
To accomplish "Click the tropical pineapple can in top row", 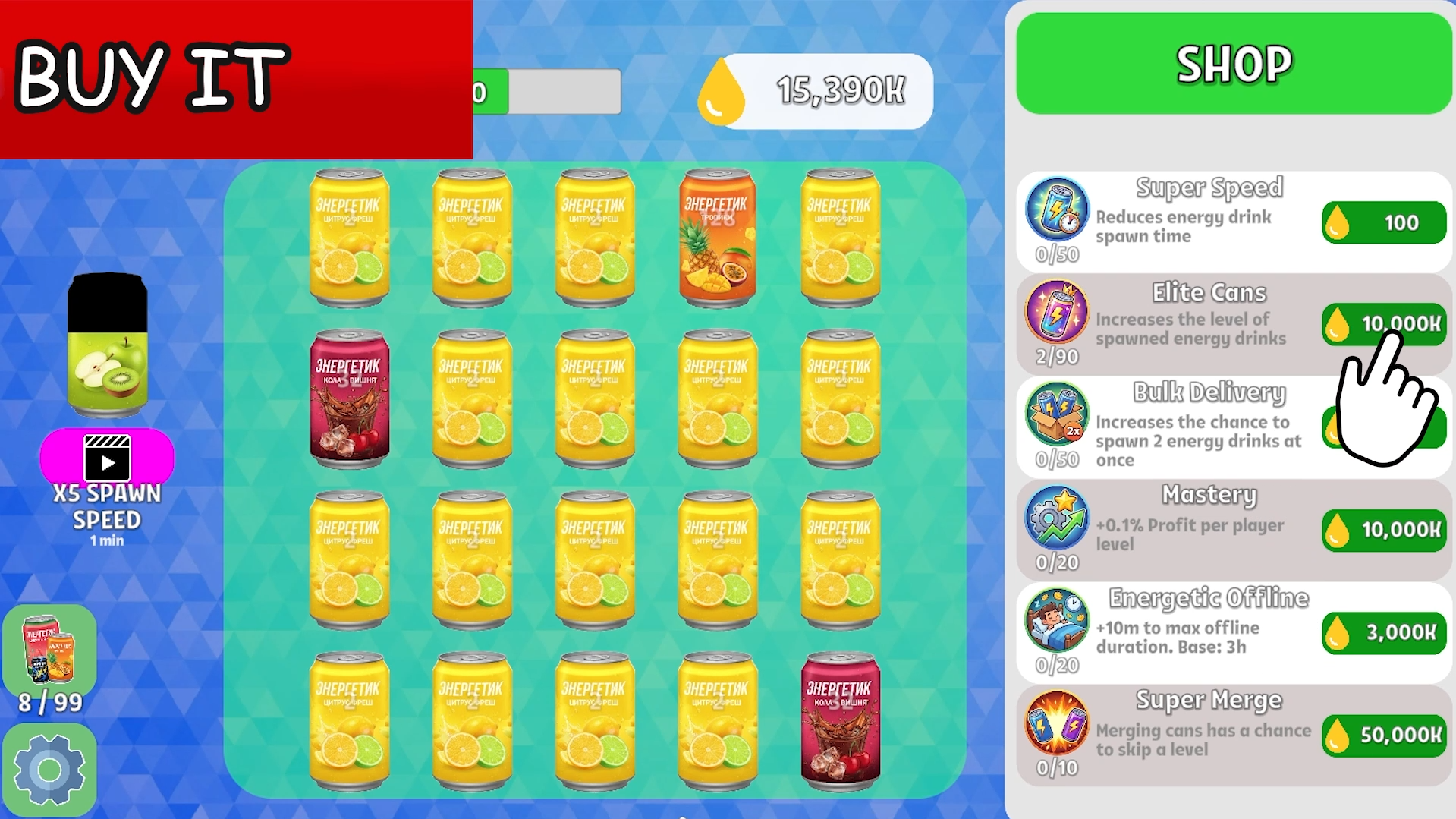I will [x=716, y=237].
